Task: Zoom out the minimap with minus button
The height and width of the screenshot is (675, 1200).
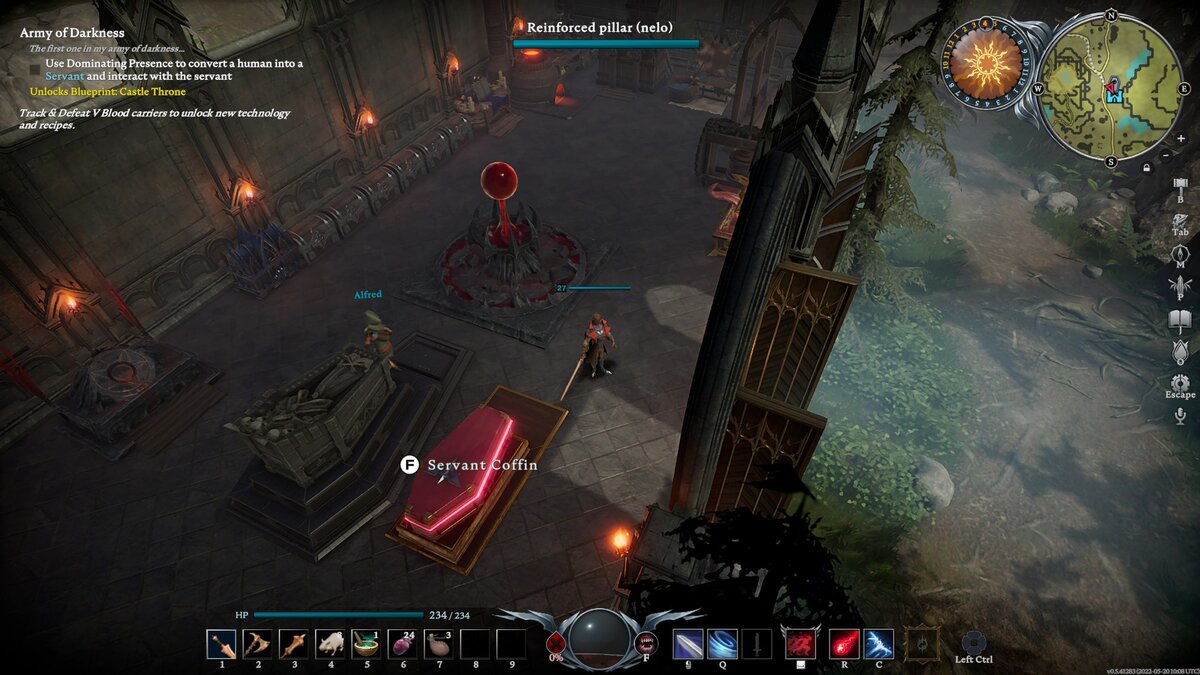Action: (1165, 156)
